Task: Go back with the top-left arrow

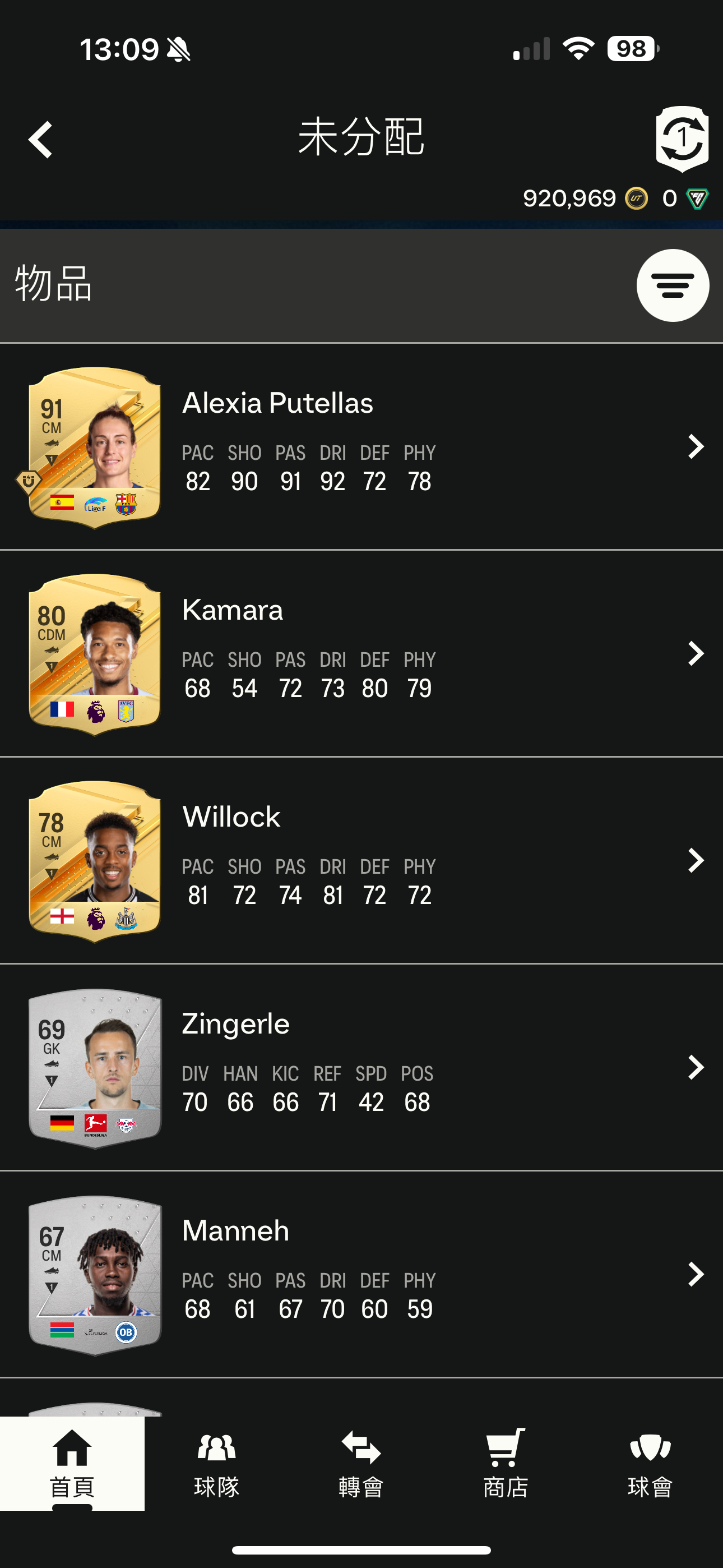Action: [41, 140]
